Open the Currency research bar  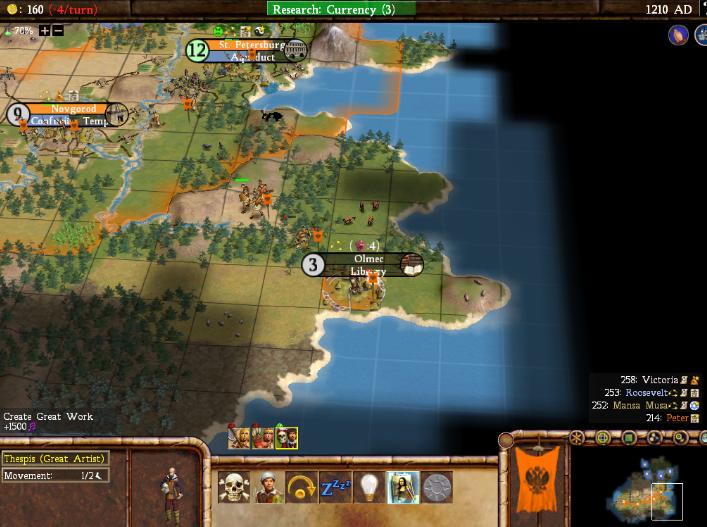point(341,9)
